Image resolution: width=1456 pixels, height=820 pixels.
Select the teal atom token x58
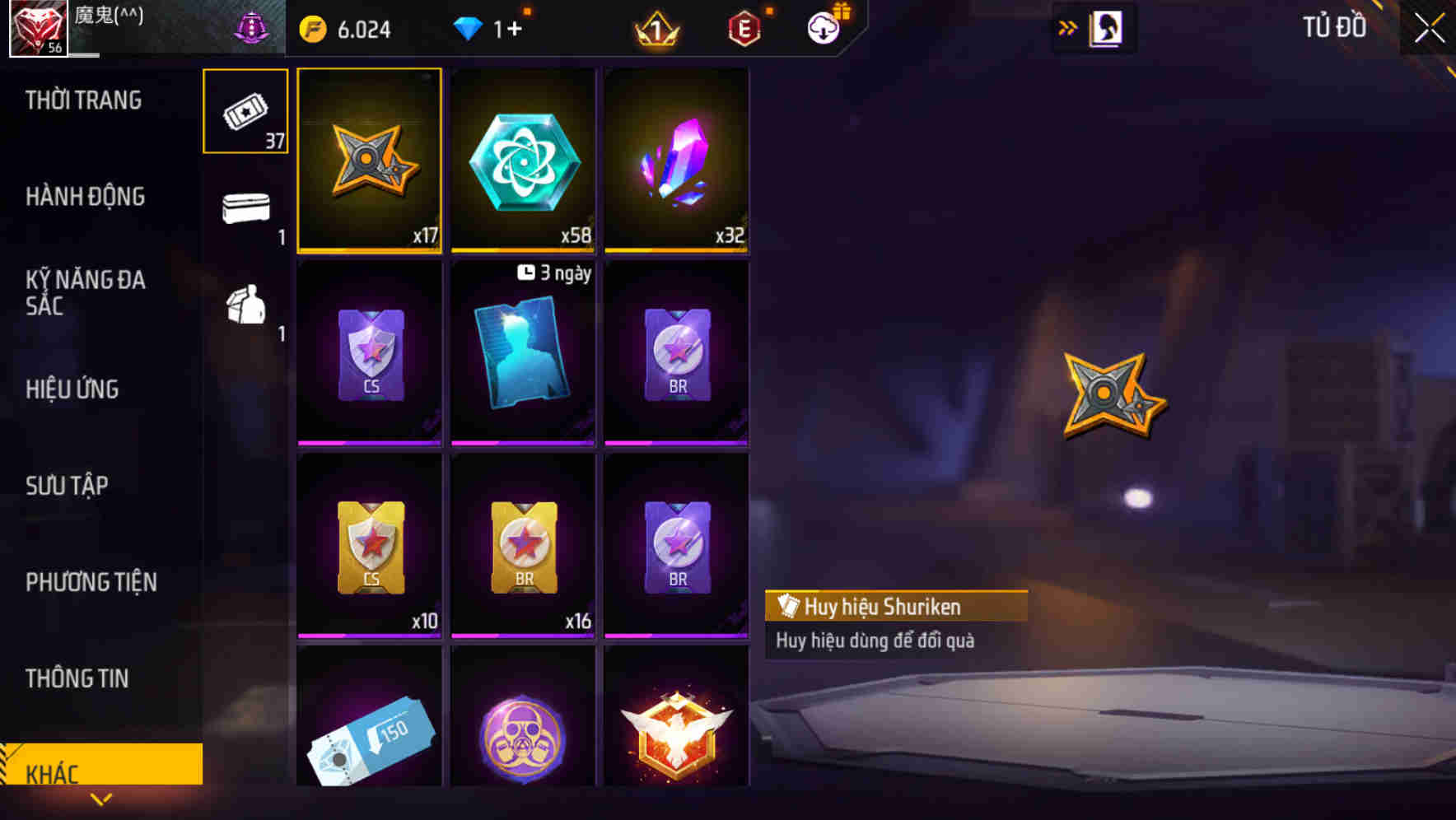click(523, 161)
